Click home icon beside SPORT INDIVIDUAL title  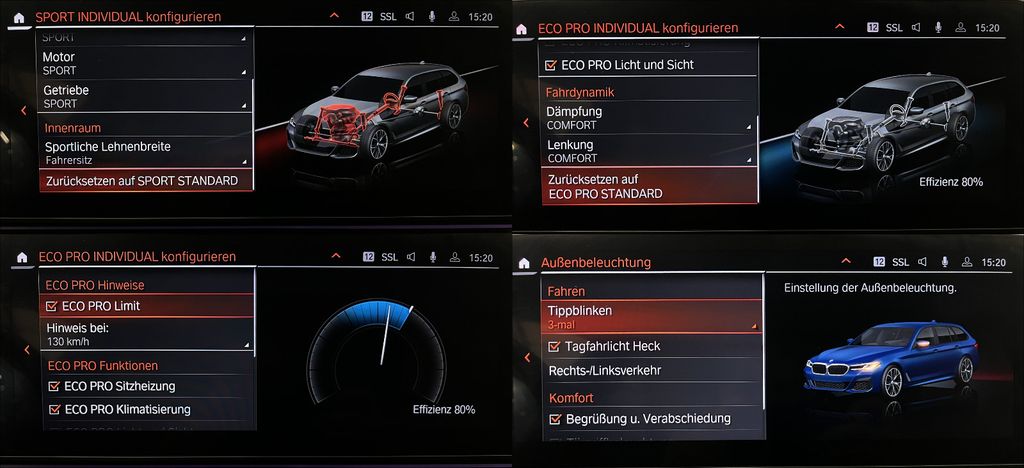coord(19,17)
